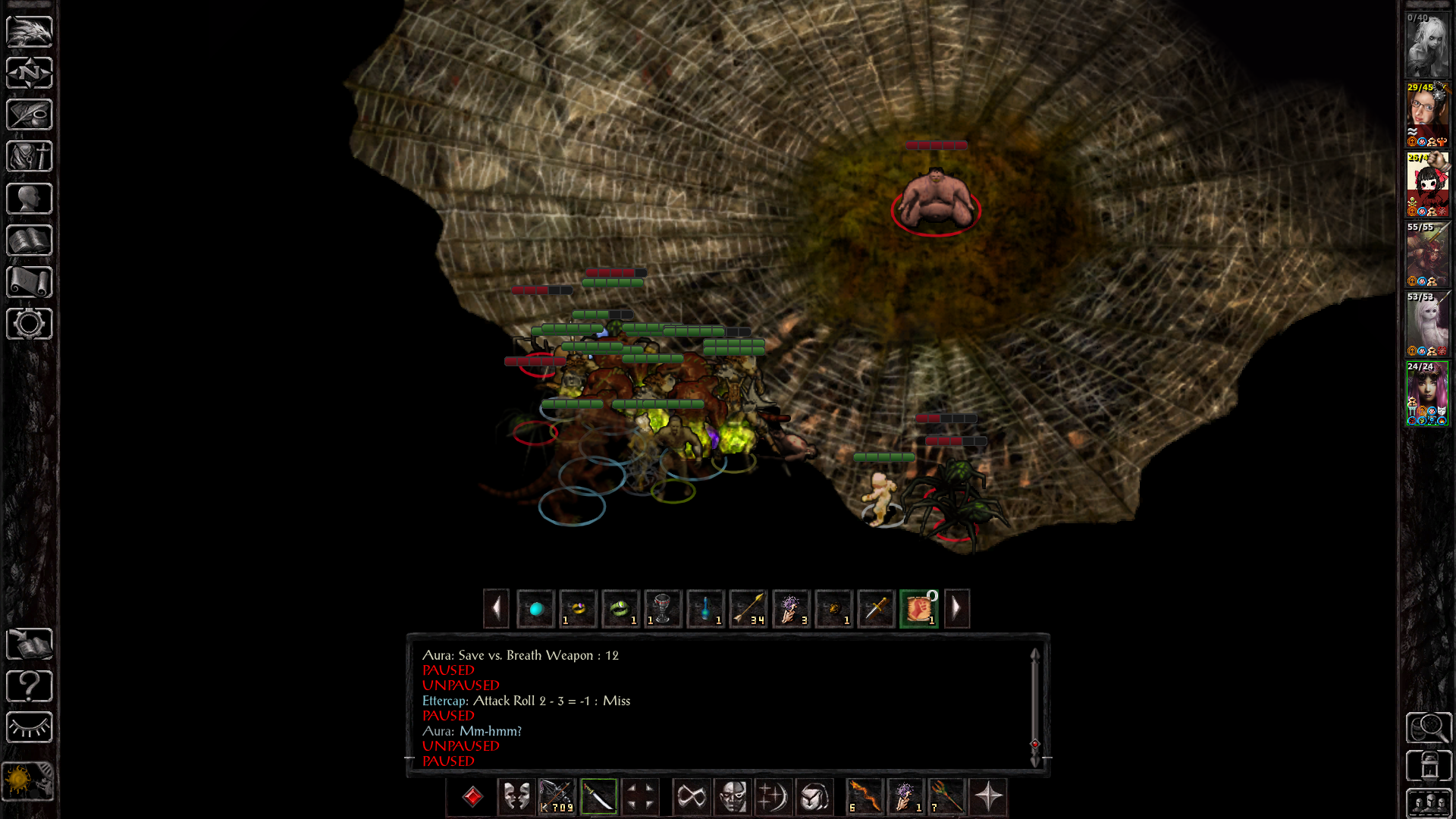
Task: Click the question mark help button
Action: 29,686
